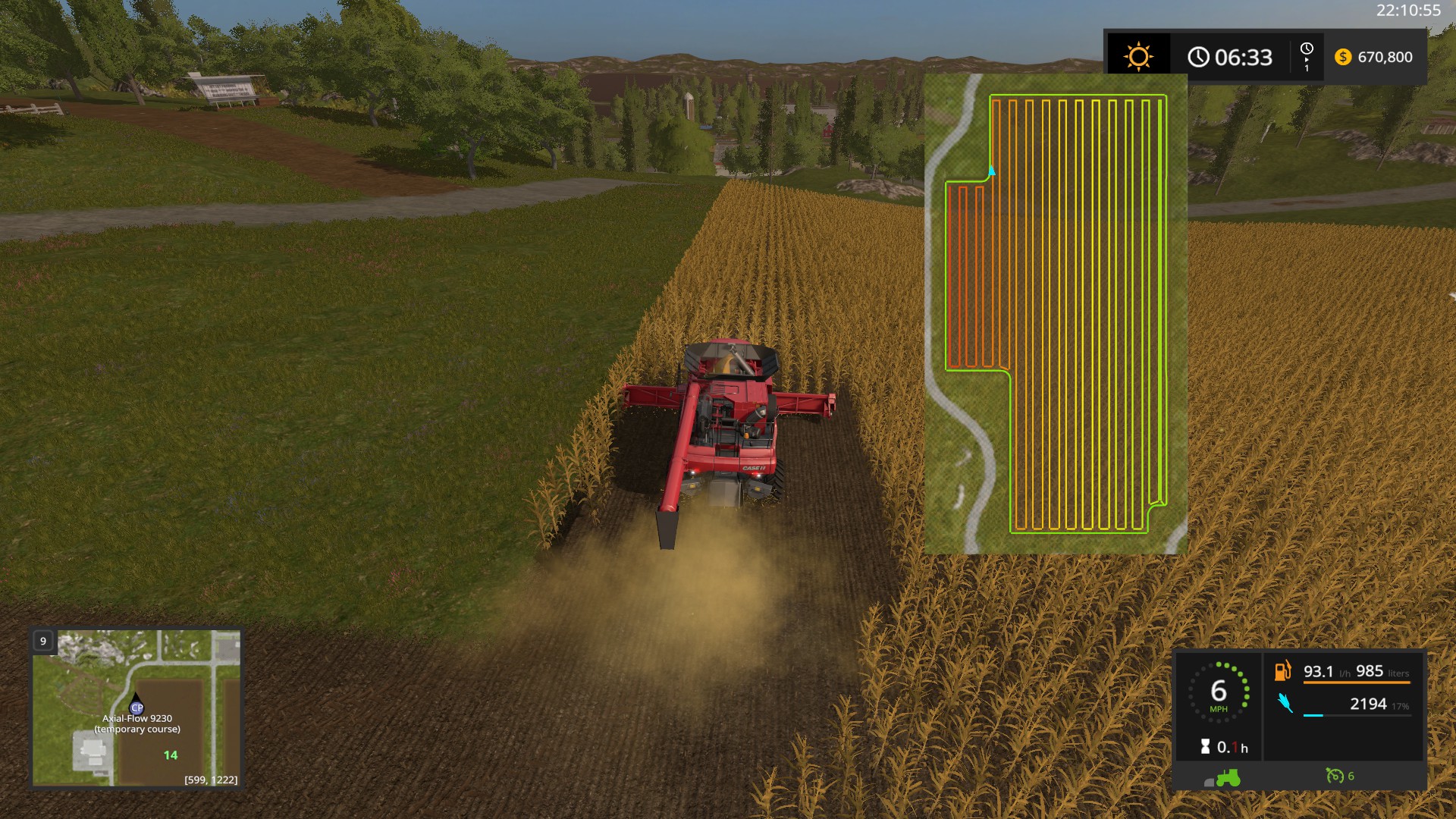Click the hourglass operating time icon
Screen dimensions: 1456x819
click(x=1206, y=745)
